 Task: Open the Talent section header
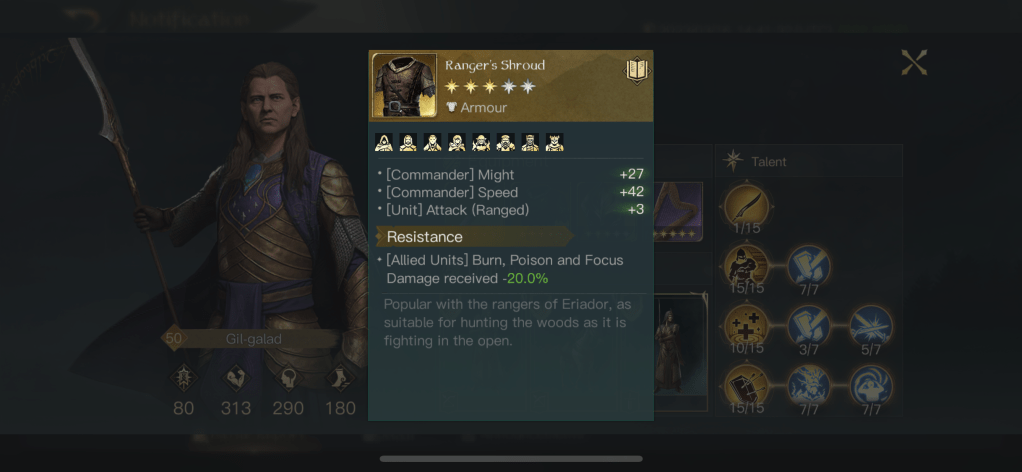[766, 161]
